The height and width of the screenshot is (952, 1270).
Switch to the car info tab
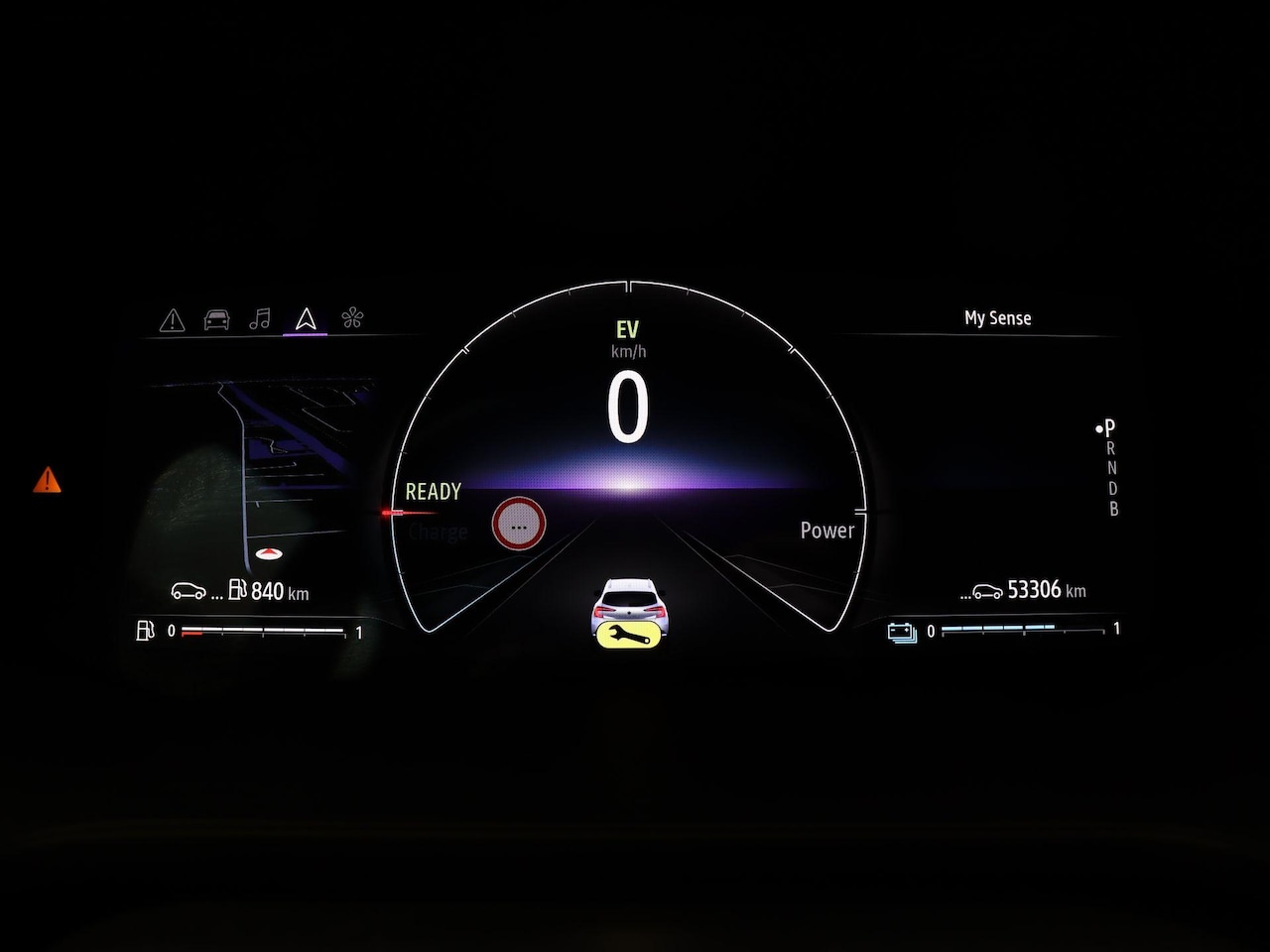(216, 319)
